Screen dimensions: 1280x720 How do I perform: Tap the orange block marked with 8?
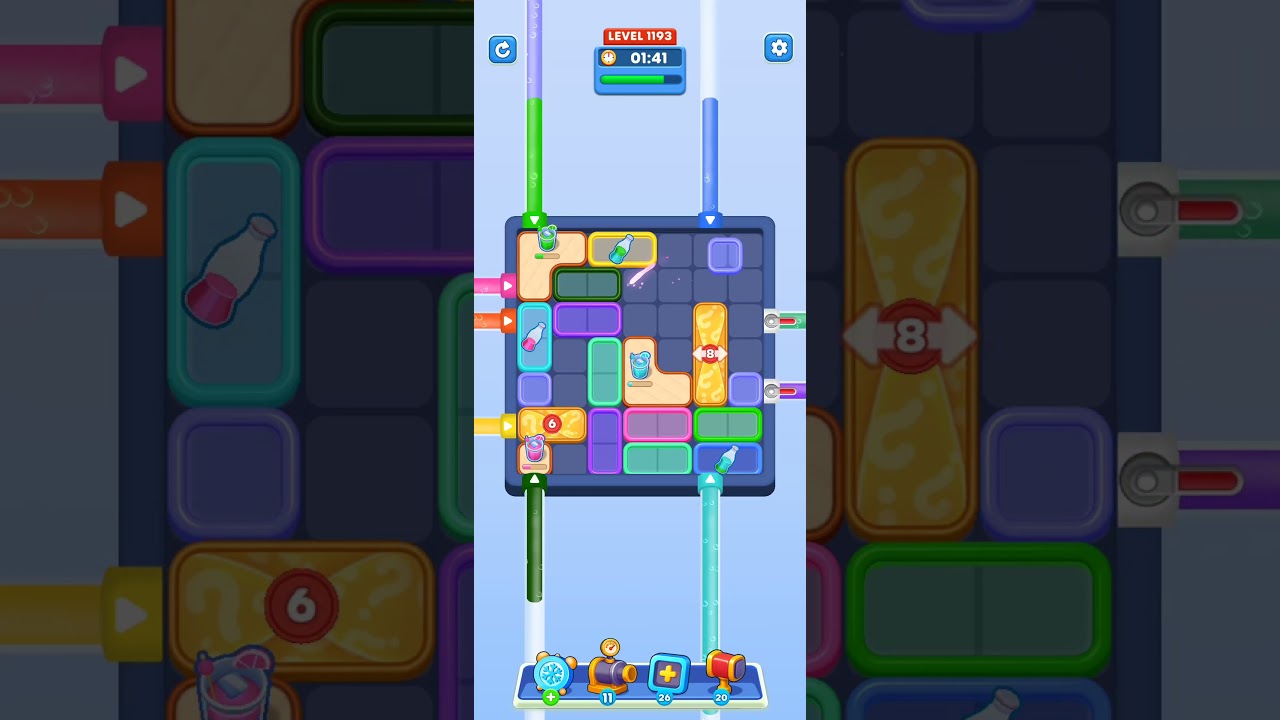[710, 352]
